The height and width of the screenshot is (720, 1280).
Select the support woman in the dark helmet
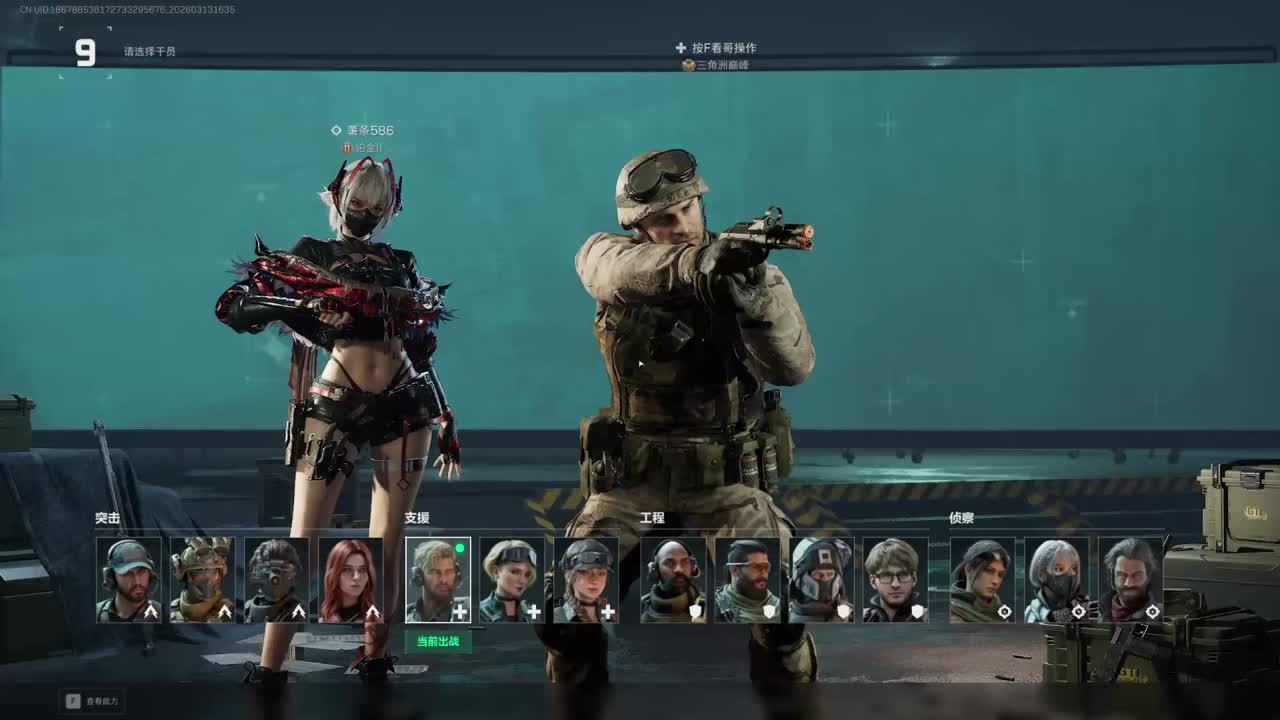coord(586,580)
